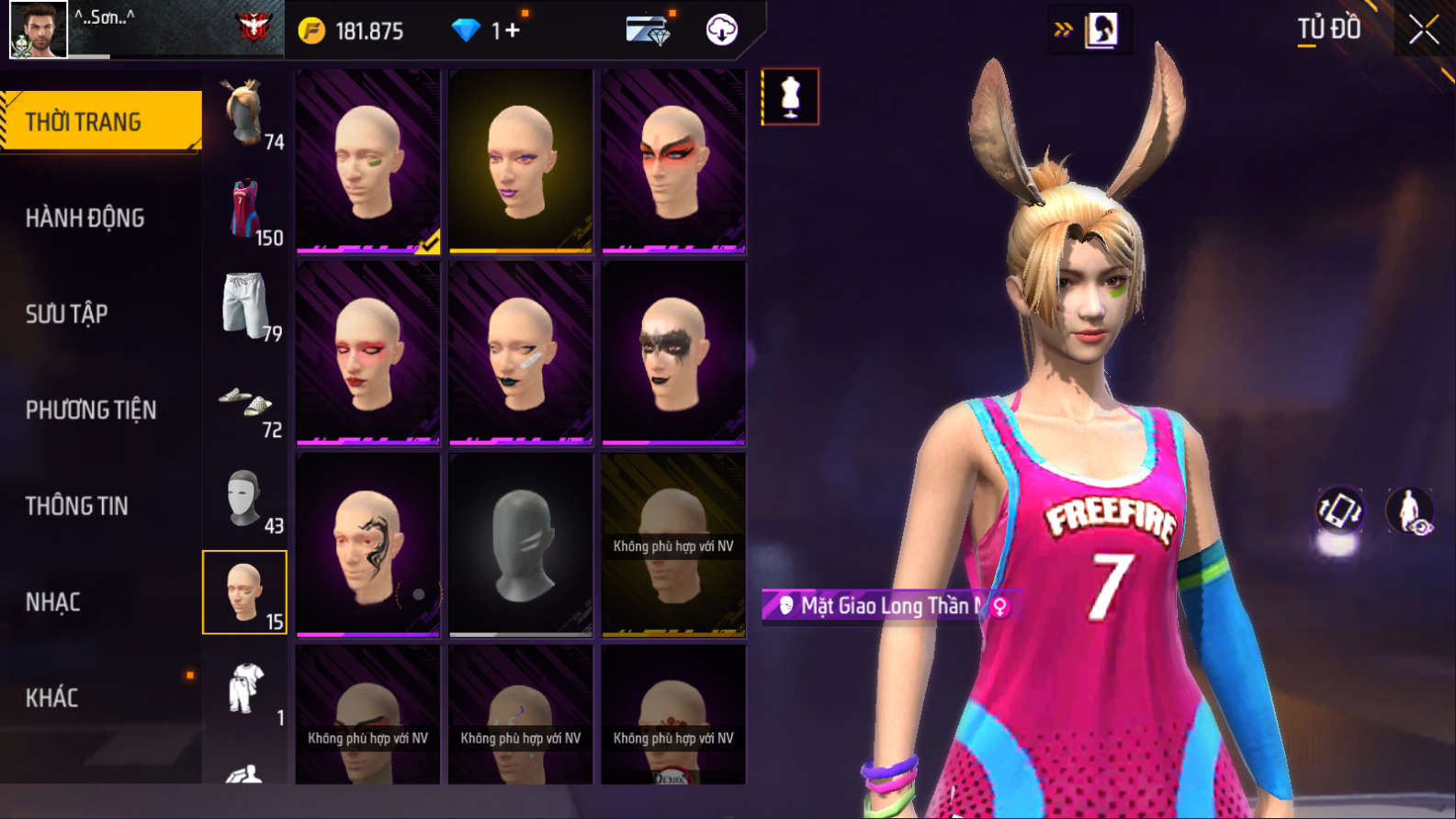This screenshot has height=819, width=1456.
Task: Add diamonds with the plus button
Action: coord(512,31)
